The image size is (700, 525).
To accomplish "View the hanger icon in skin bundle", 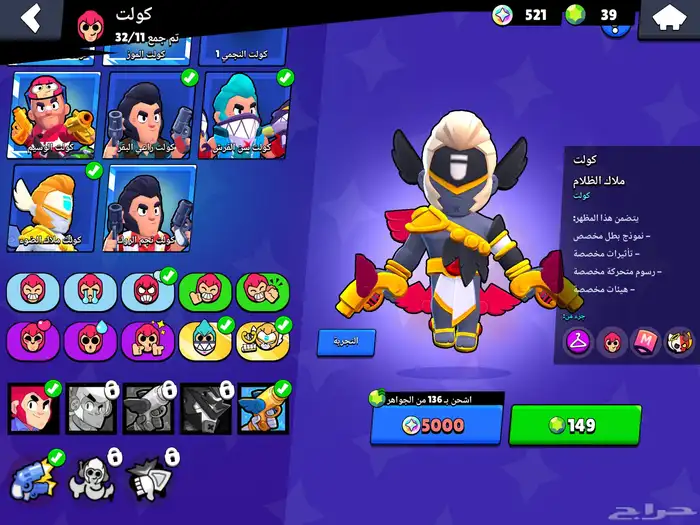I will 577,342.
